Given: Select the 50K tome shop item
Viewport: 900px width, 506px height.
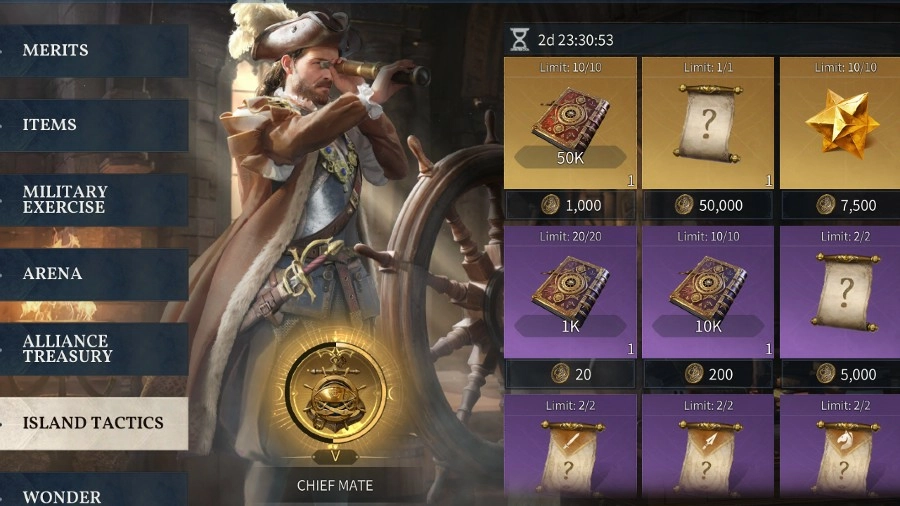Looking at the screenshot, I should click(x=570, y=123).
